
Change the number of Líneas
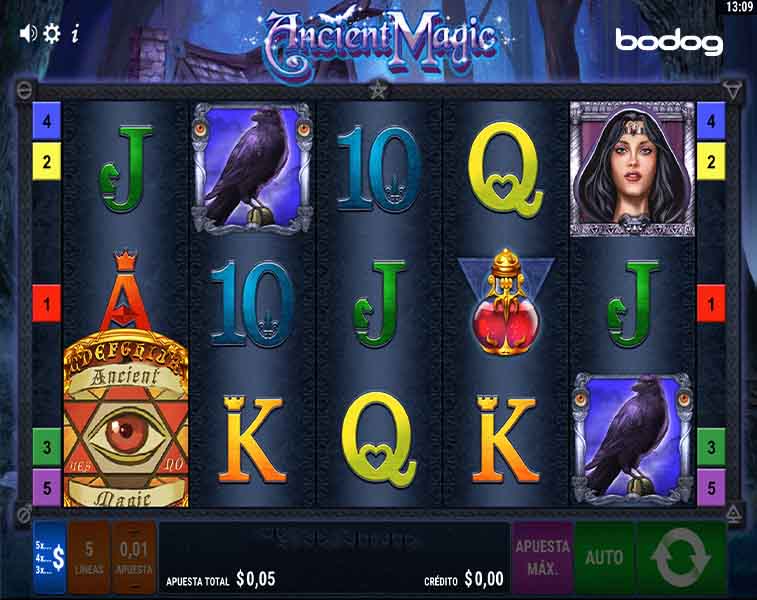[89, 558]
